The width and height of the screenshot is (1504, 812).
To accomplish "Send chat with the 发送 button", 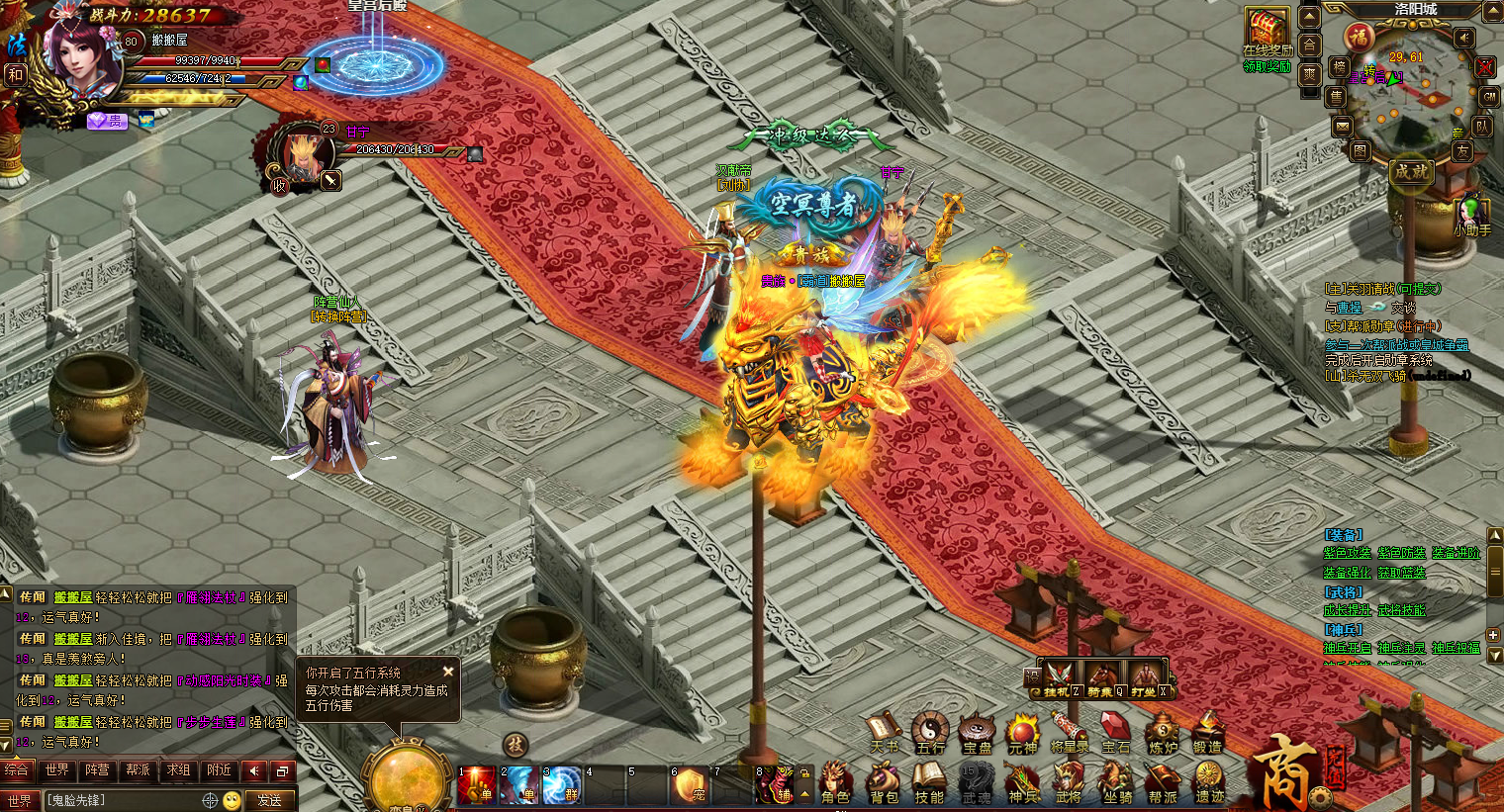I will (269, 800).
